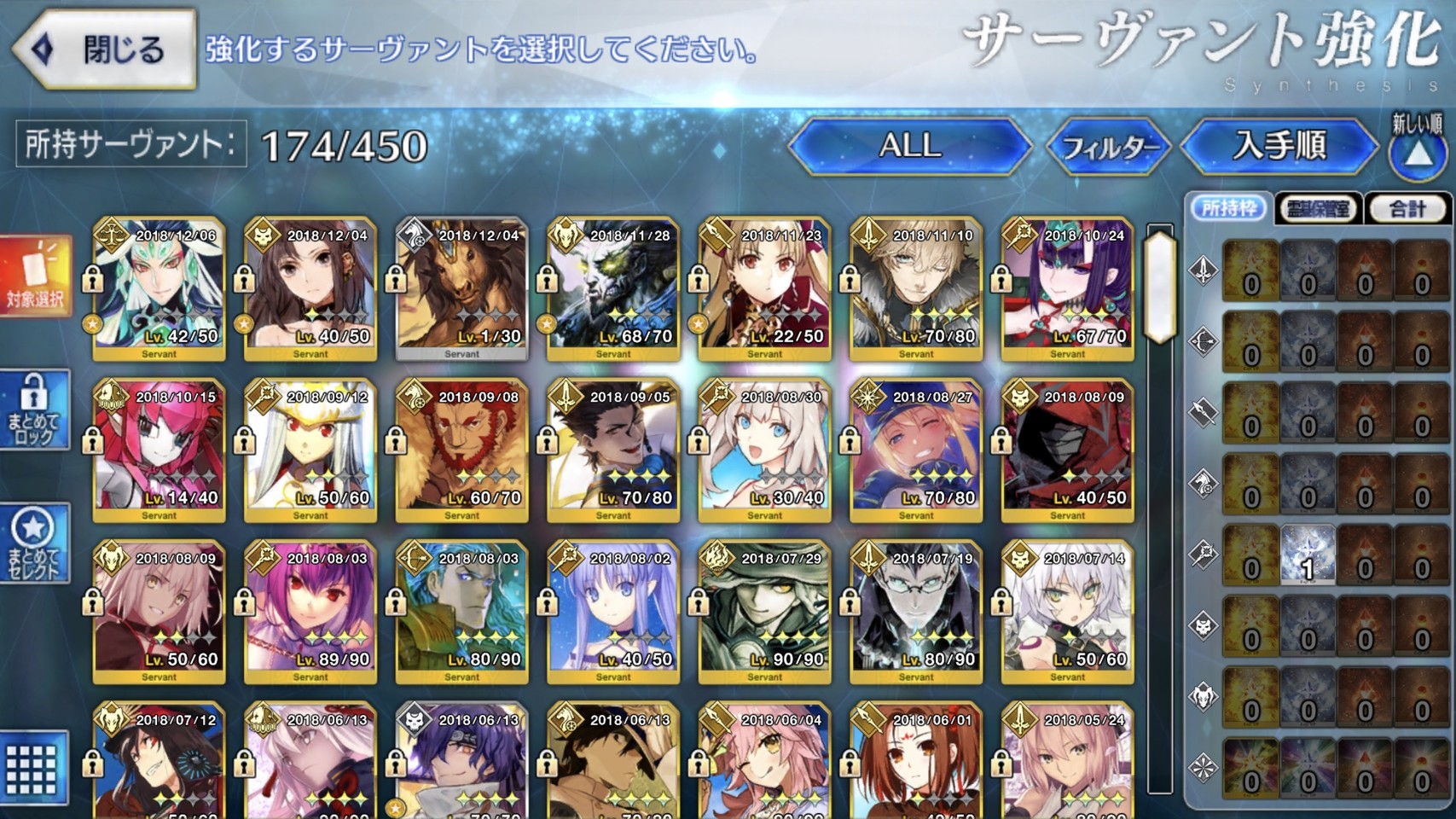Viewport: 1456px width, 819px height.
Task: Choose the servant dated 2018/07/29 at Lv. 90/90
Action: click(764, 612)
